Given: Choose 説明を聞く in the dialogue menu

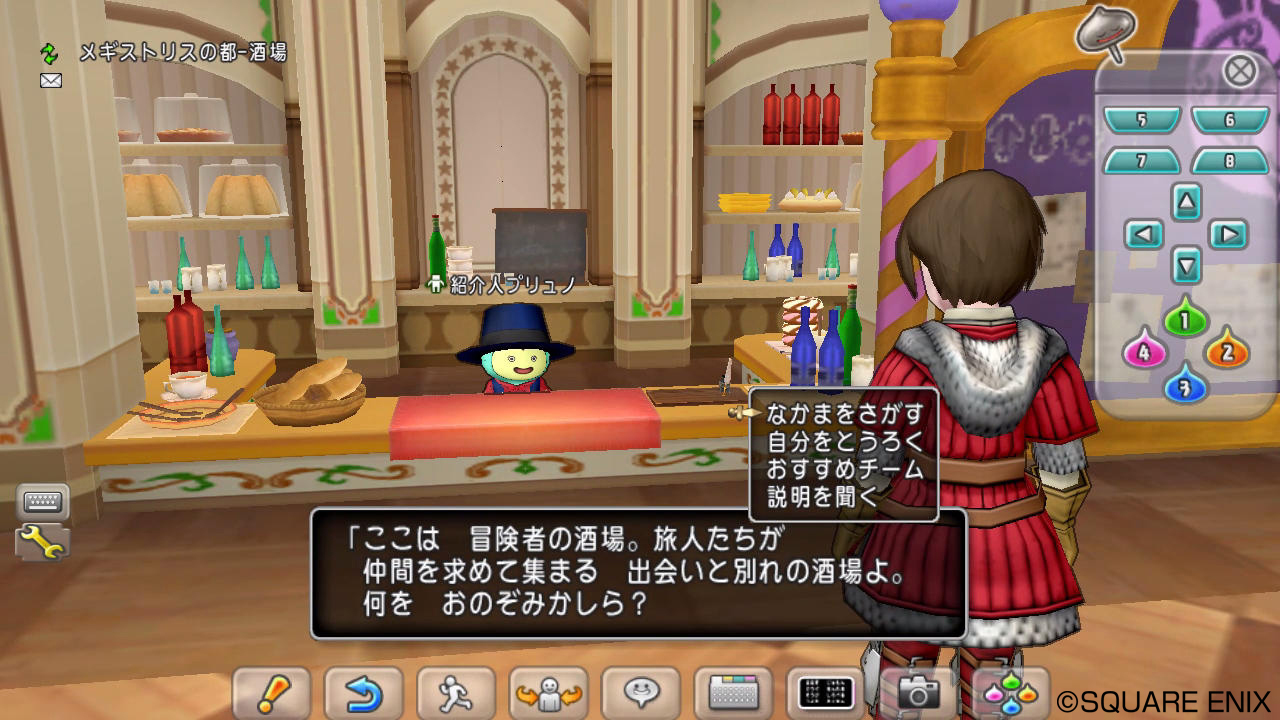Looking at the screenshot, I should click(822, 497).
